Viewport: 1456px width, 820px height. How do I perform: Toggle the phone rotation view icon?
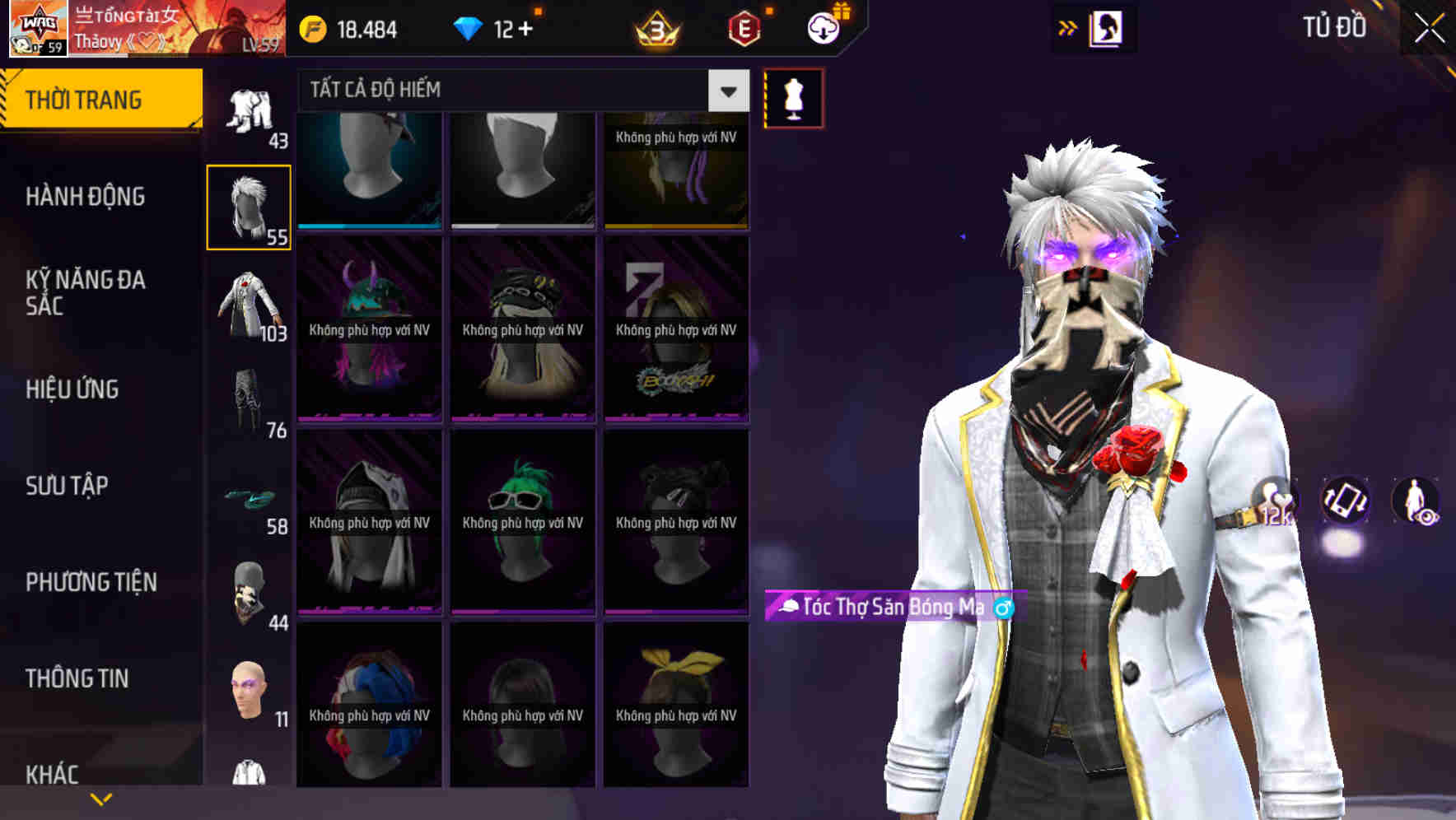pos(1346,502)
